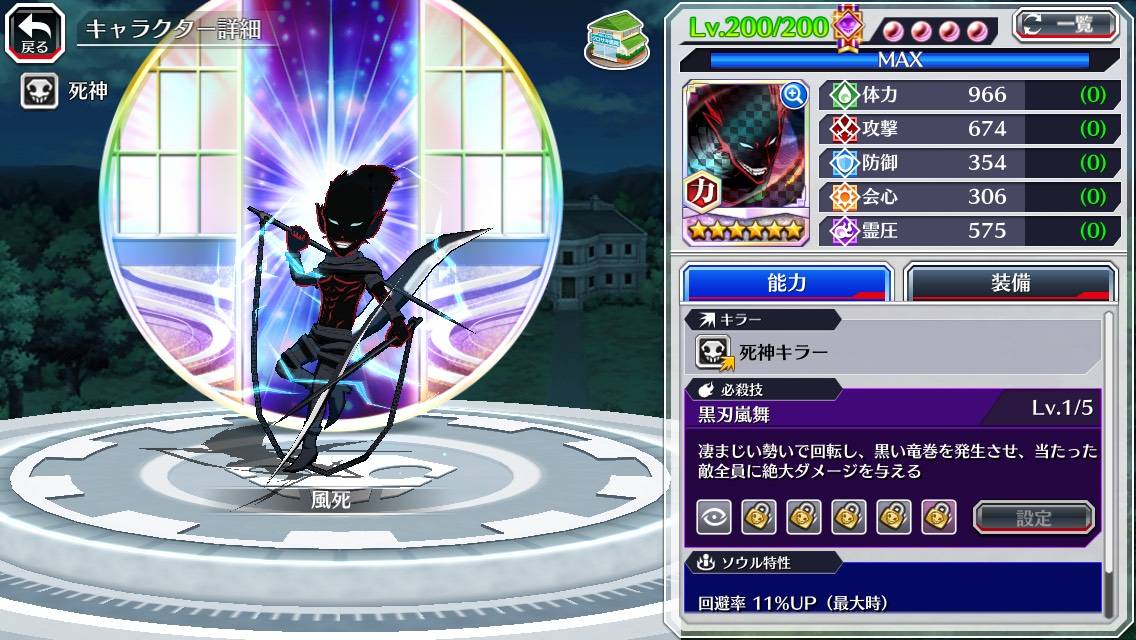Image resolution: width=1136 pixels, height=640 pixels.
Task: Select the 死神キラー skull icon
Action: pyautogui.click(x=715, y=351)
